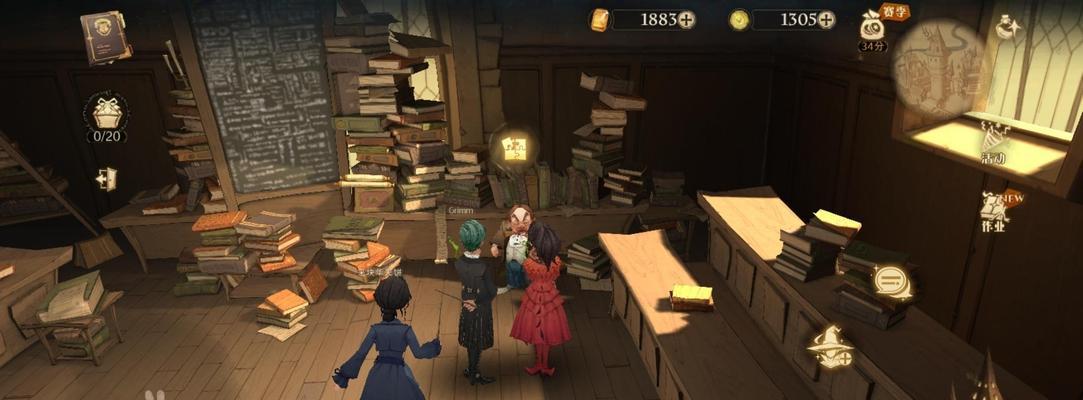Tap the exit door icon
This screenshot has height=400, width=1083.
[x=105, y=179]
